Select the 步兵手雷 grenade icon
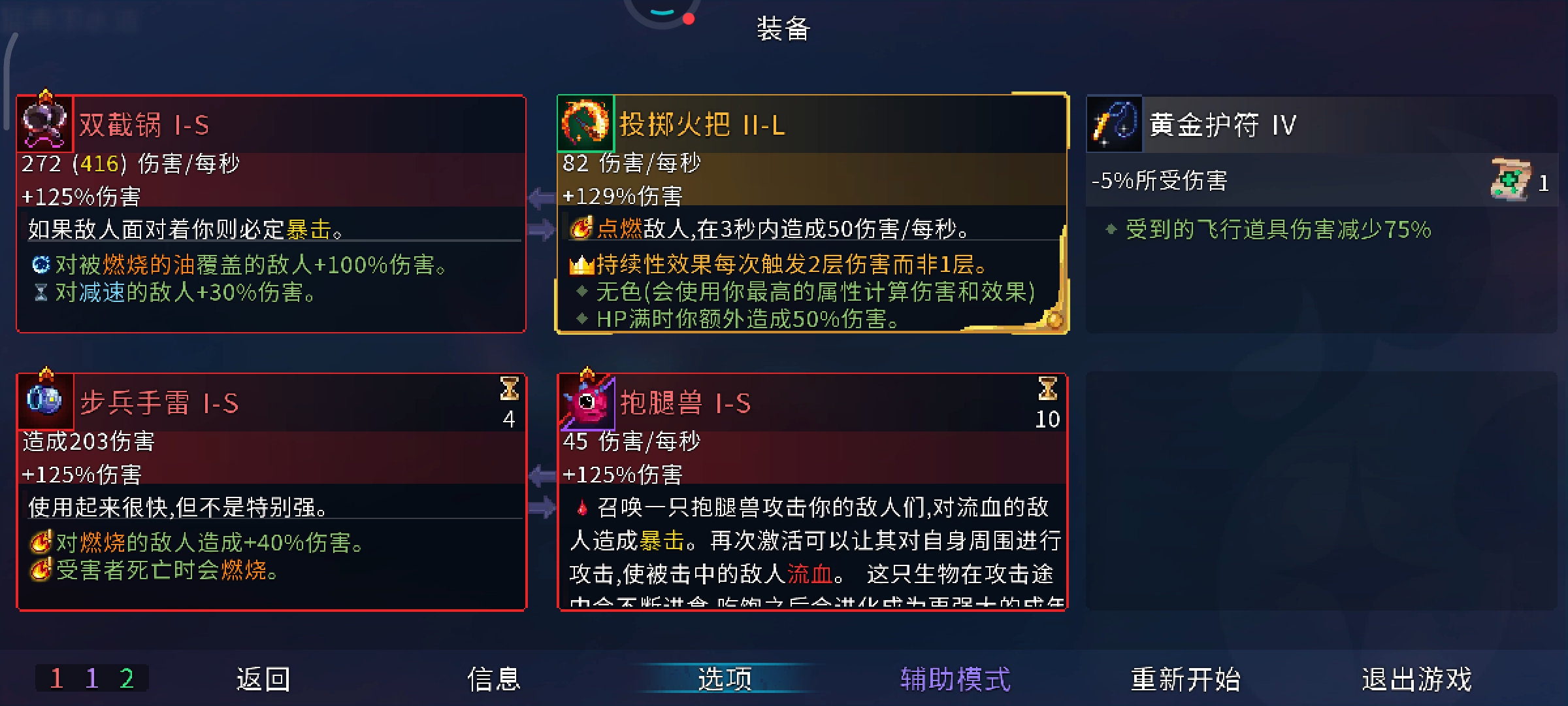This screenshot has width=1568, height=706. pos(44,401)
